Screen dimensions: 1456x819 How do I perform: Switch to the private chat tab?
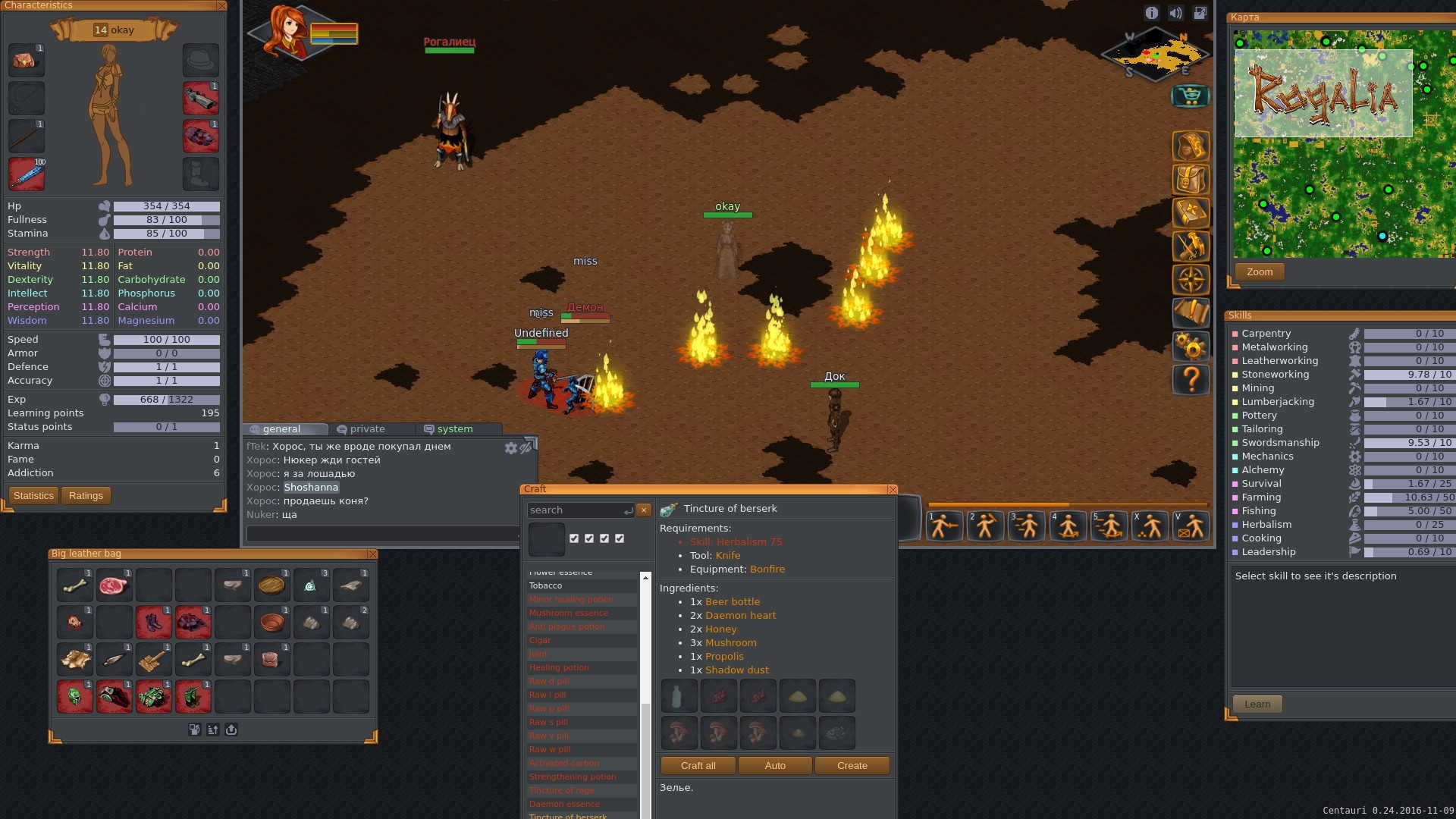coord(367,429)
